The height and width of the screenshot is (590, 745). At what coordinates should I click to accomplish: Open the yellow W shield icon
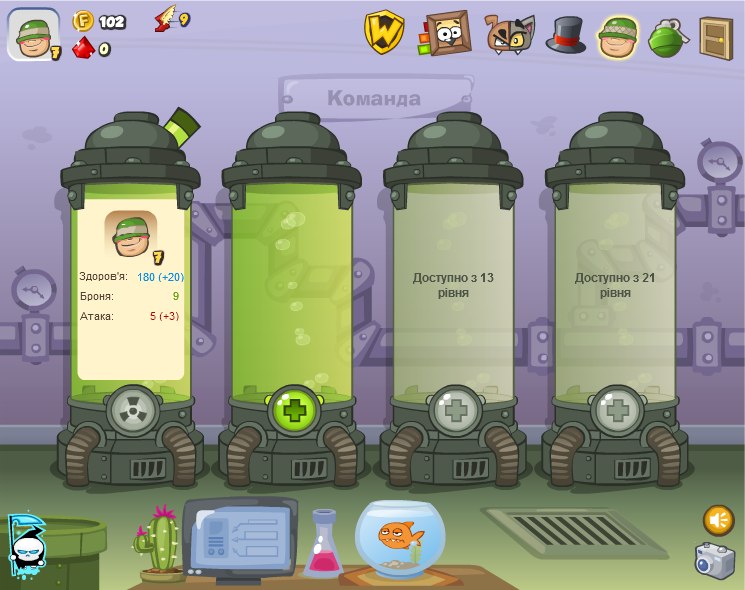383,33
